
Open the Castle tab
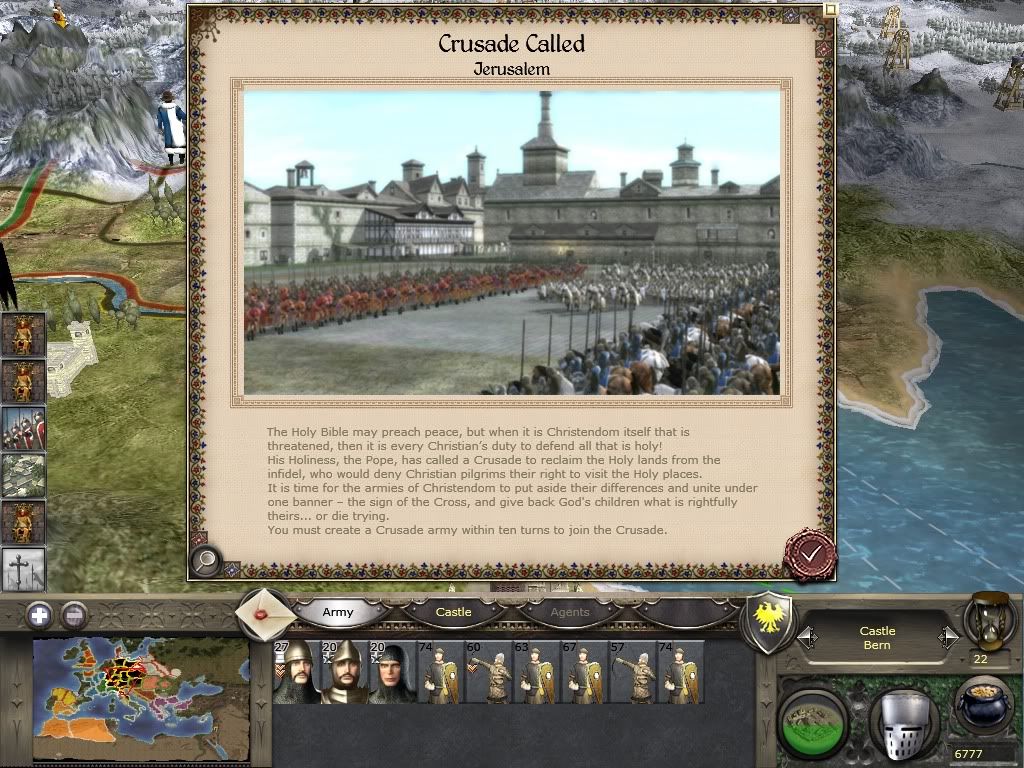[x=453, y=612]
